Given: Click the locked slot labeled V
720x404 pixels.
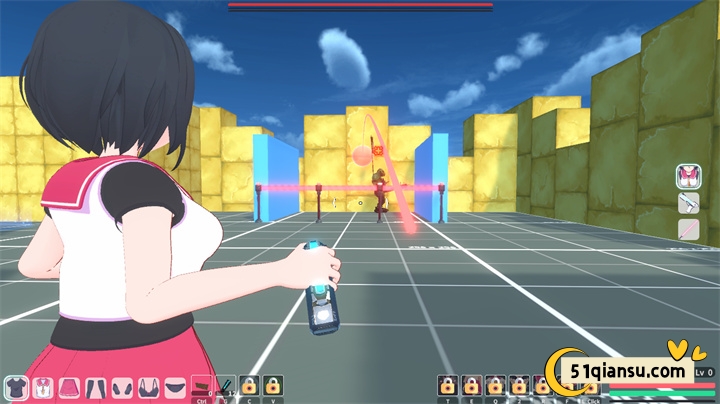Looking at the screenshot, I should (273, 386).
